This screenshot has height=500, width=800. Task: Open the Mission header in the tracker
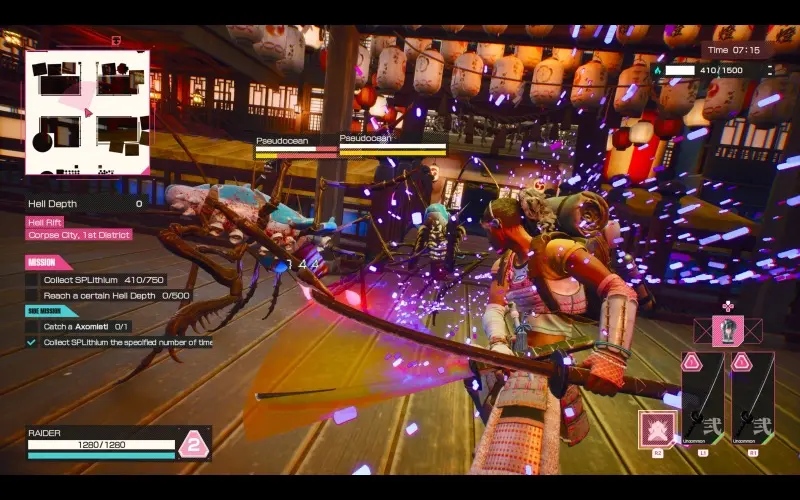44,263
